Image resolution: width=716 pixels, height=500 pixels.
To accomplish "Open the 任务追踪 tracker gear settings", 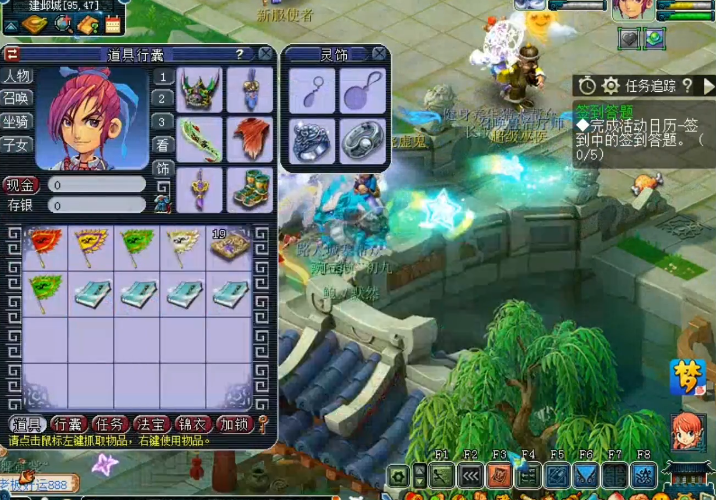I will [610, 86].
